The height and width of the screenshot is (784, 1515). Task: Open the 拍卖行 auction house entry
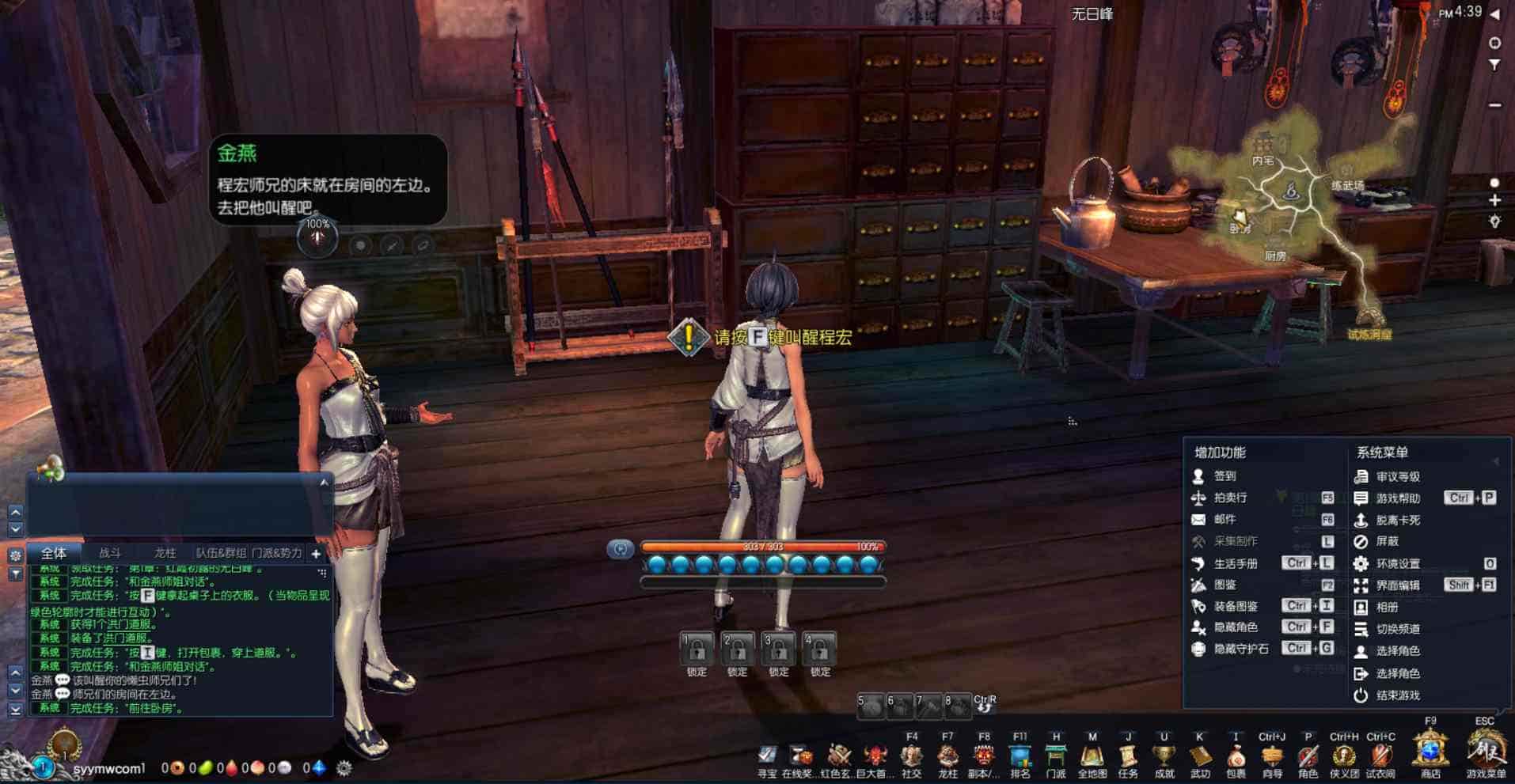click(x=1229, y=498)
